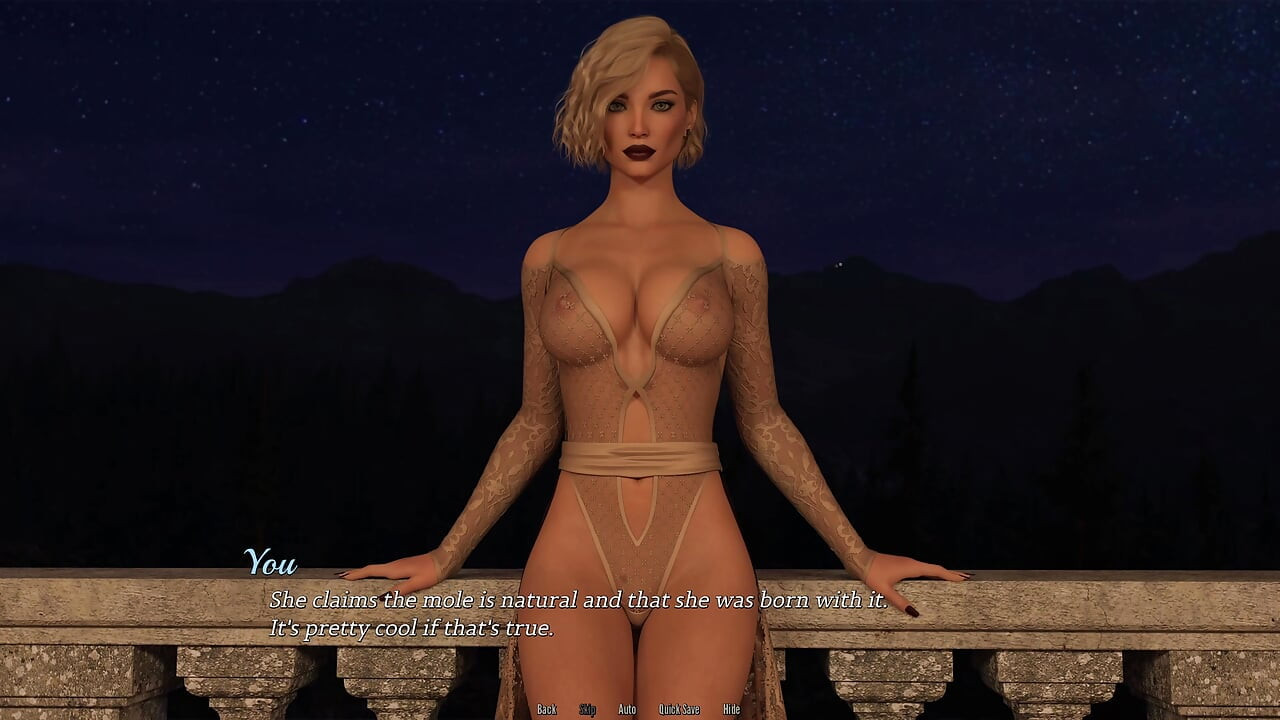Select the speaker label 'You'

(273, 563)
